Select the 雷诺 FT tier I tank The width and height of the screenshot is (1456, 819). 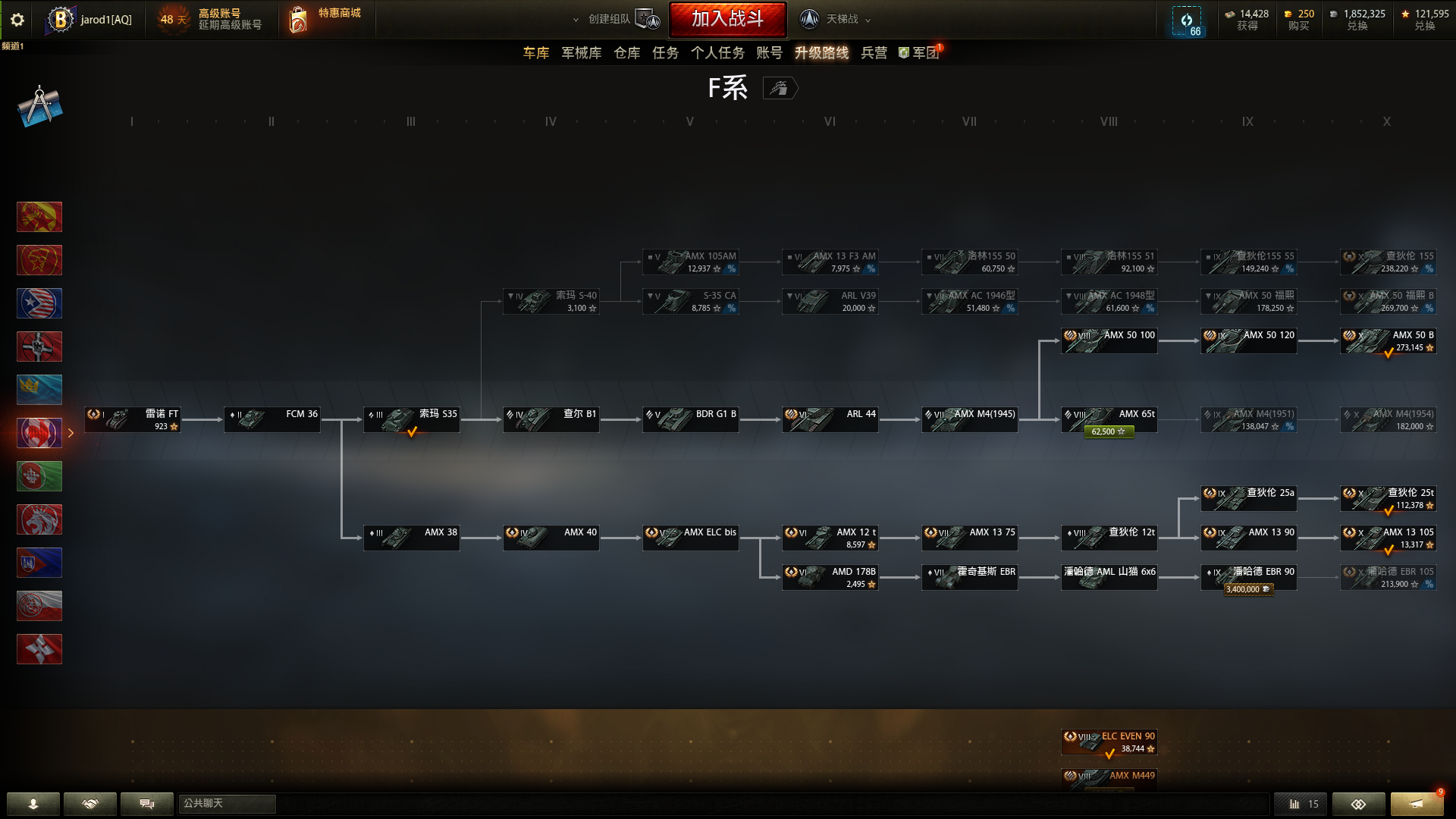point(133,419)
